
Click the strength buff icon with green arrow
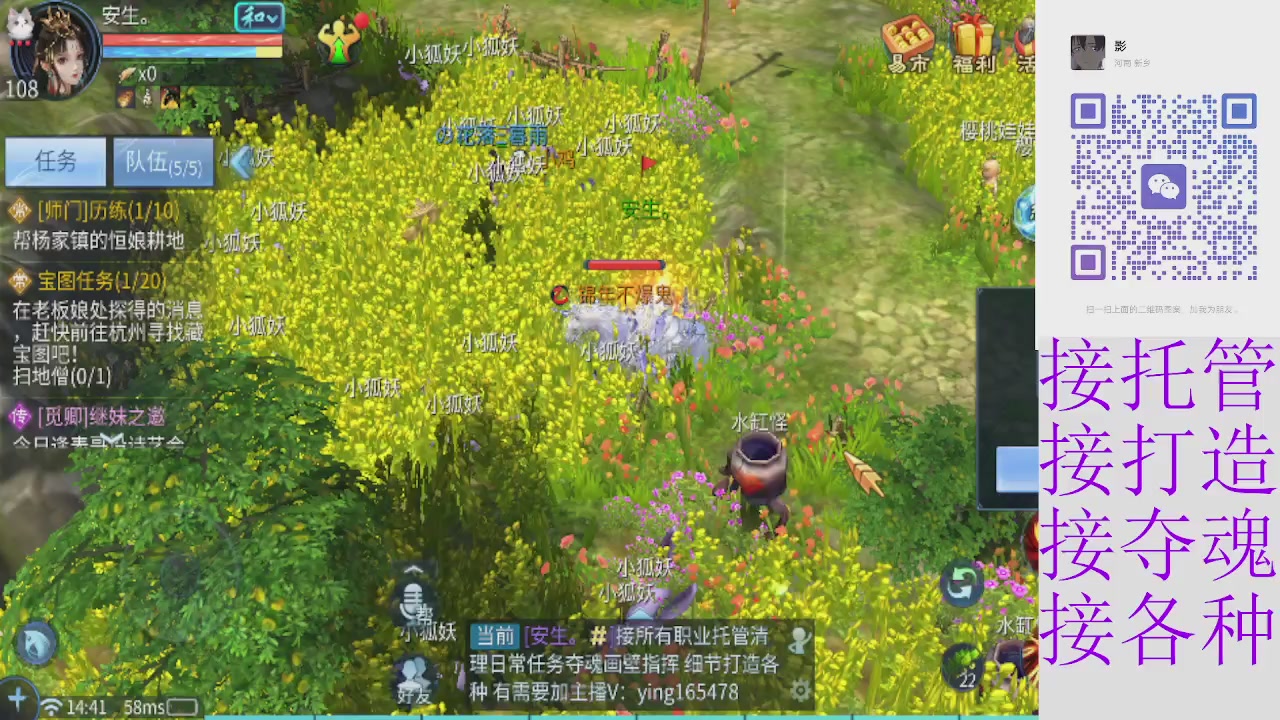point(340,42)
